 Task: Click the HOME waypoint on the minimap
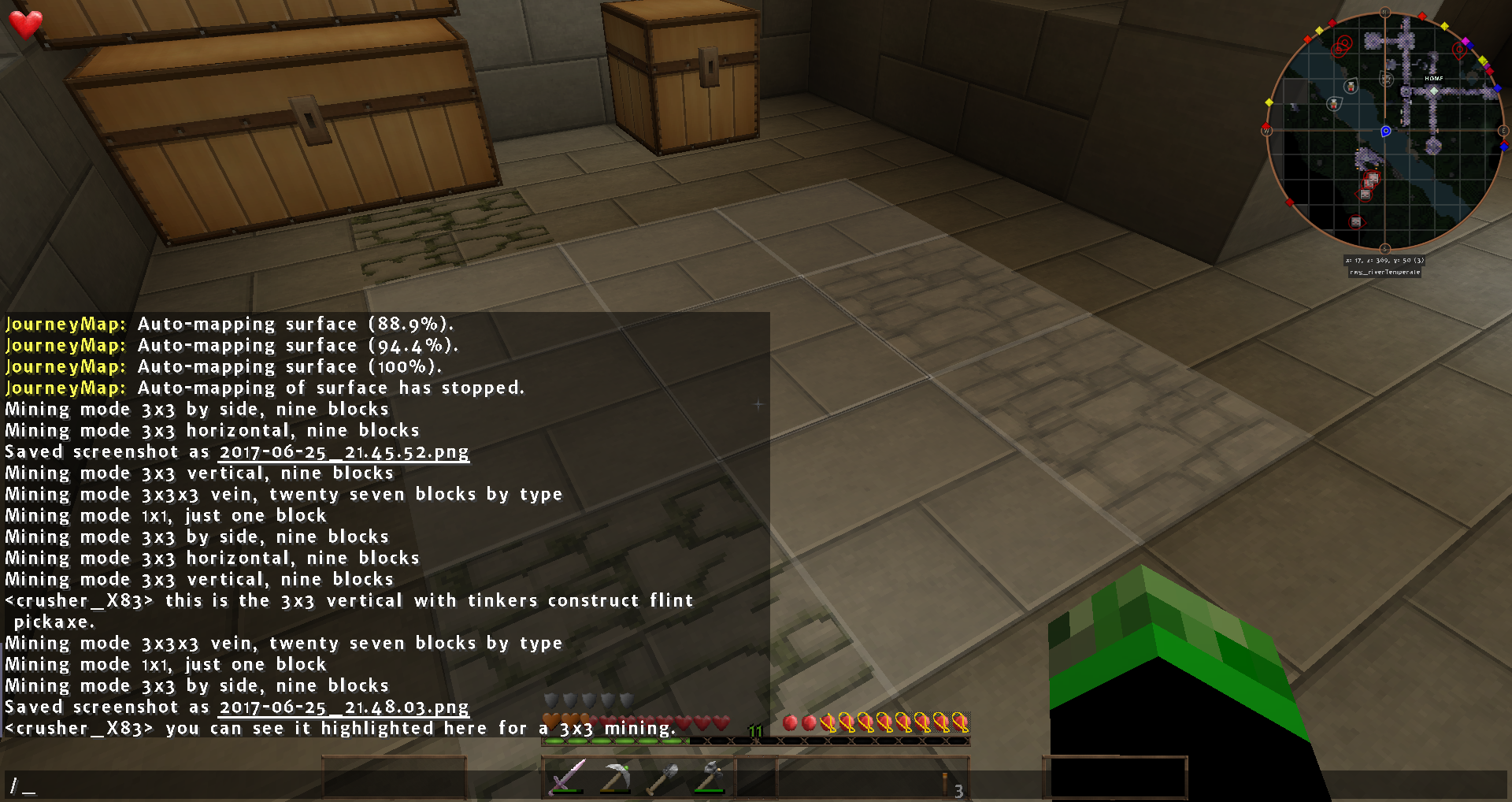(x=1433, y=90)
